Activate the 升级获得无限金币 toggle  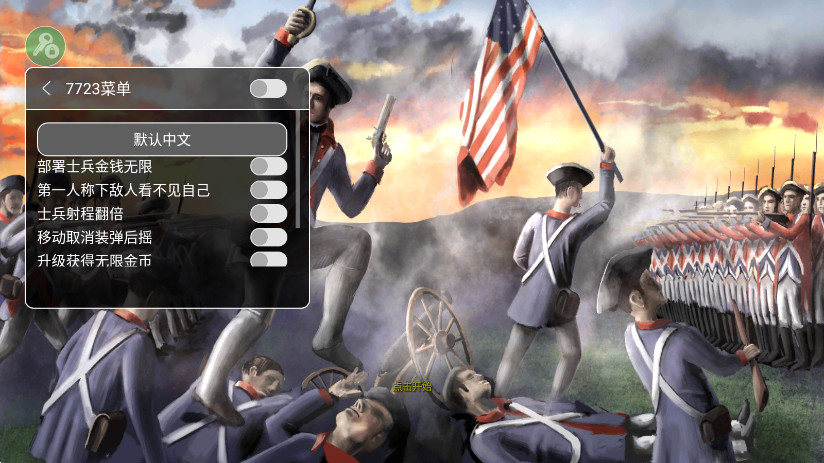point(268,260)
